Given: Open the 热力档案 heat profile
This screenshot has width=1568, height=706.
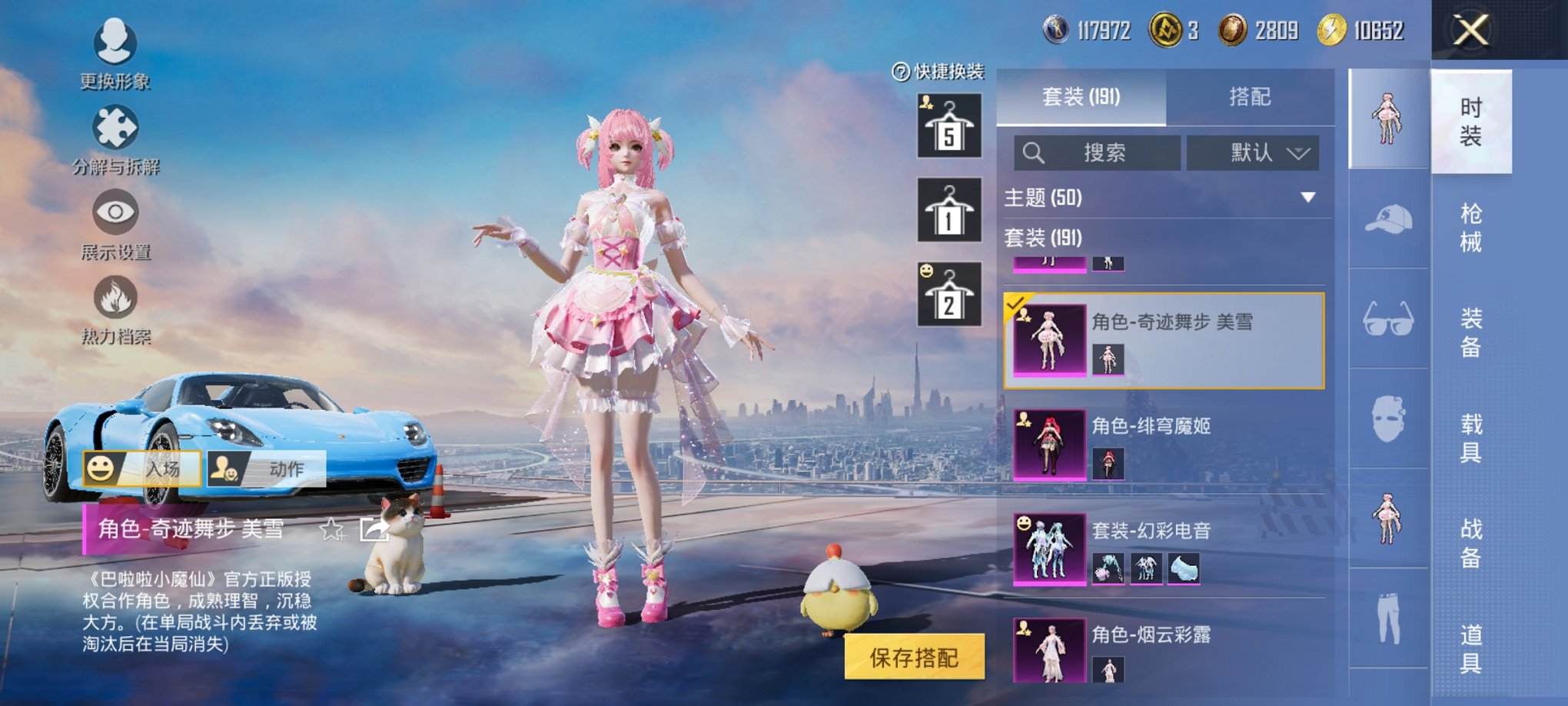Looking at the screenshot, I should click(x=114, y=308).
